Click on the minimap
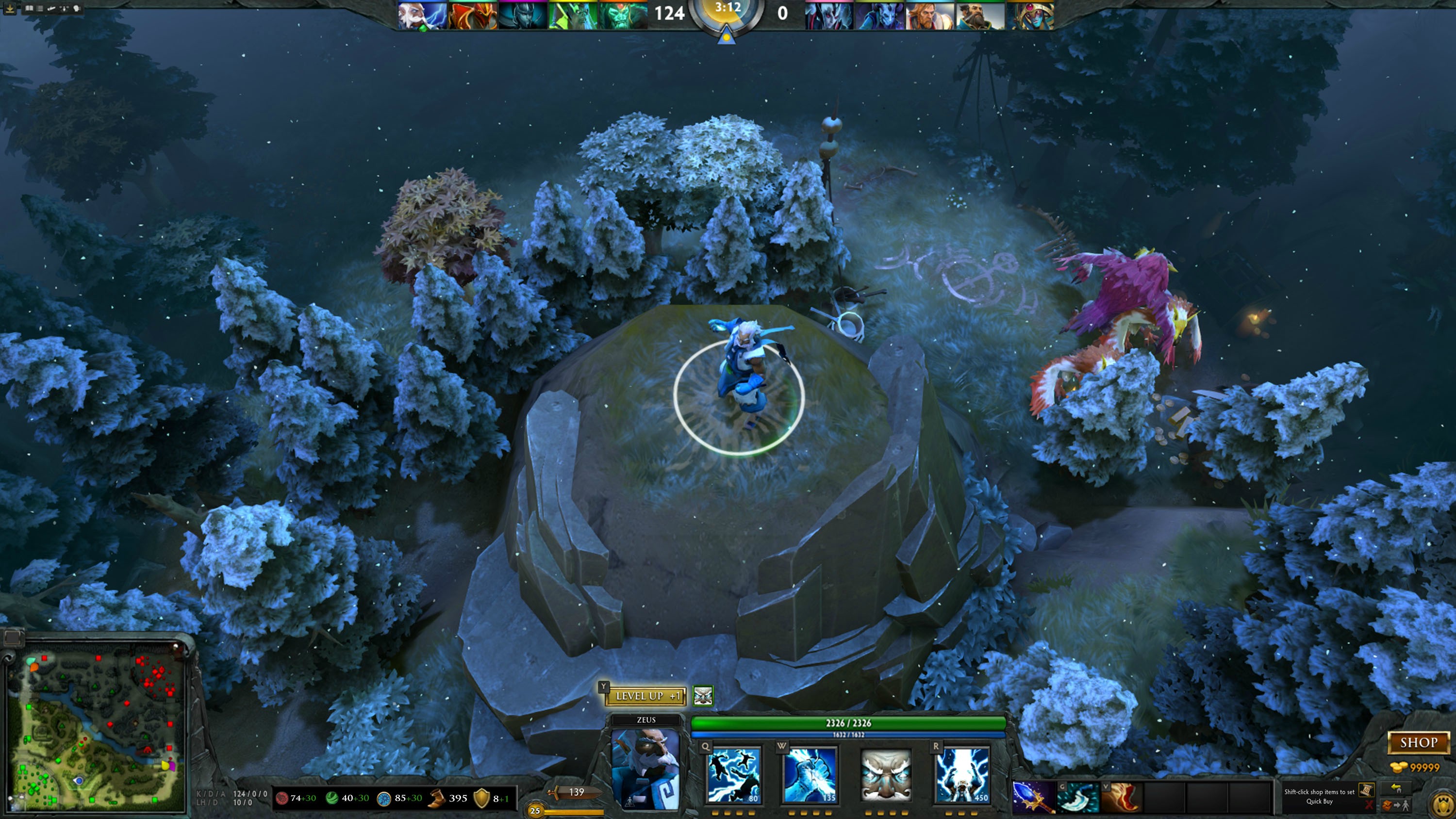This screenshot has height=819, width=1456. pyautogui.click(x=95, y=726)
